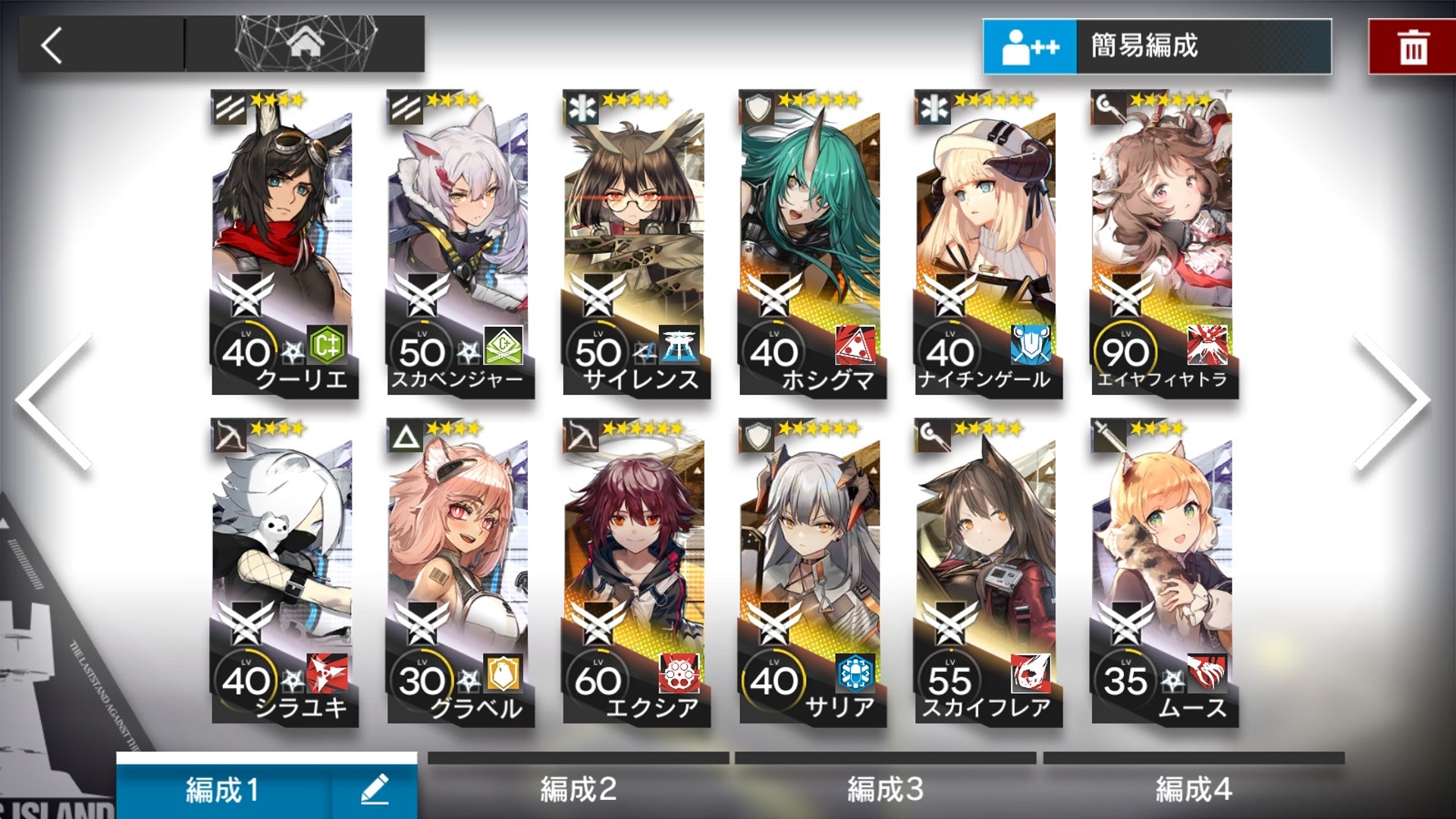The width and height of the screenshot is (1456, 819).
Task: Open 簡易編成 quick squad formation
Action: [x=1156, y=46]
